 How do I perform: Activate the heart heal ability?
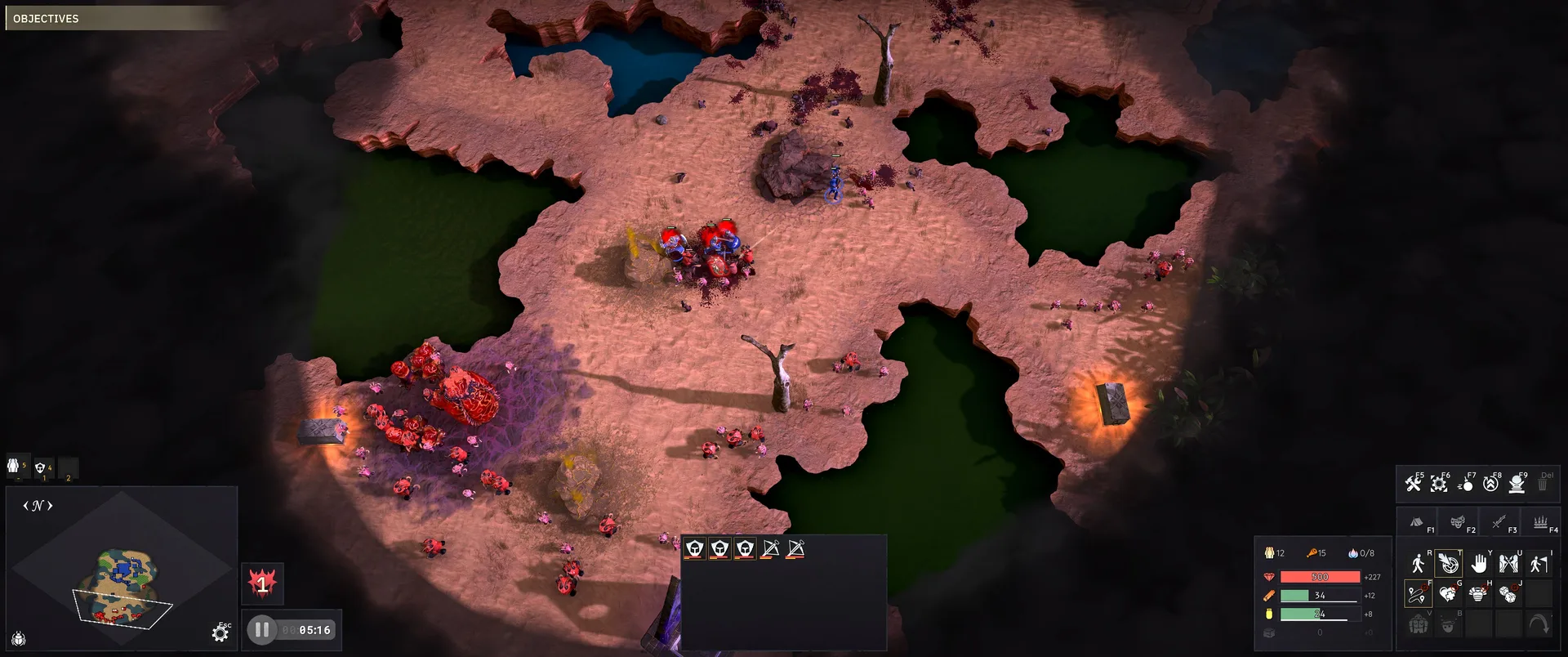click(1448, 594)
